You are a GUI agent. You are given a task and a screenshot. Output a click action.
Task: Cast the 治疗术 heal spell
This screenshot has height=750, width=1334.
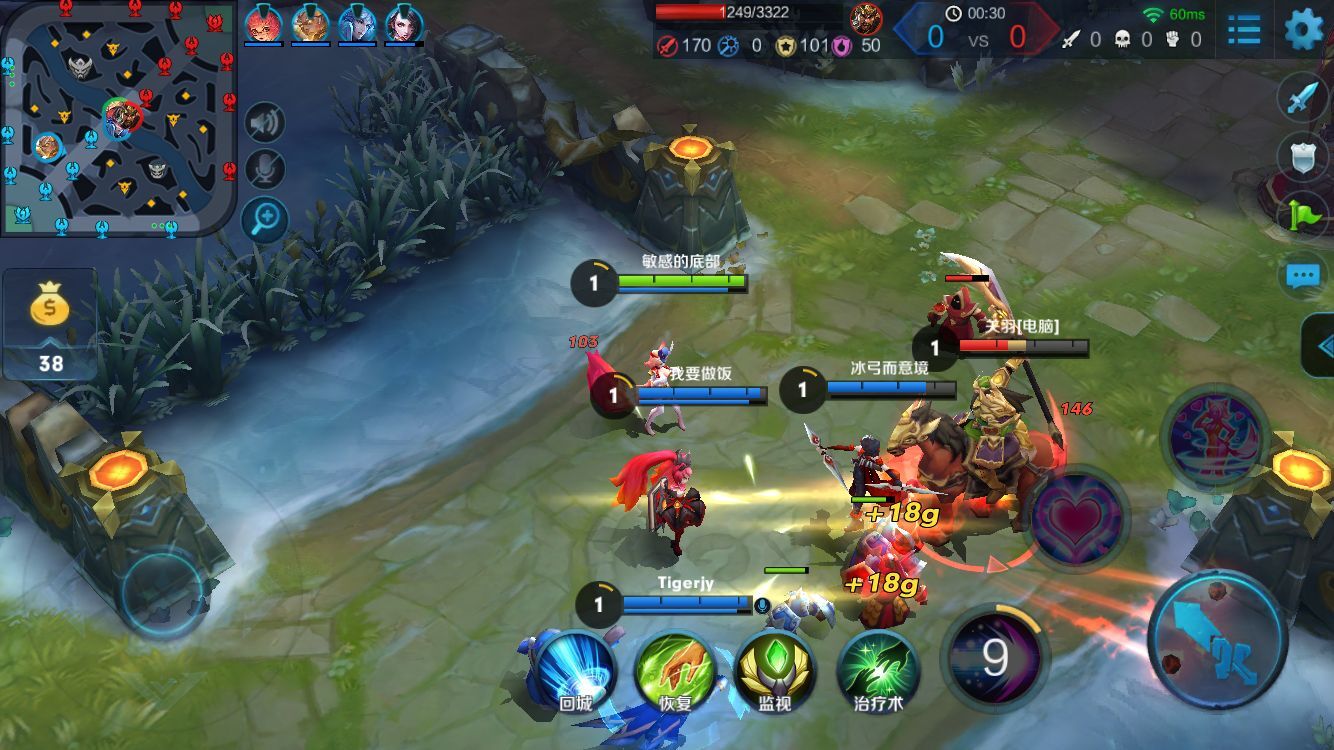(x=877, y=670)
